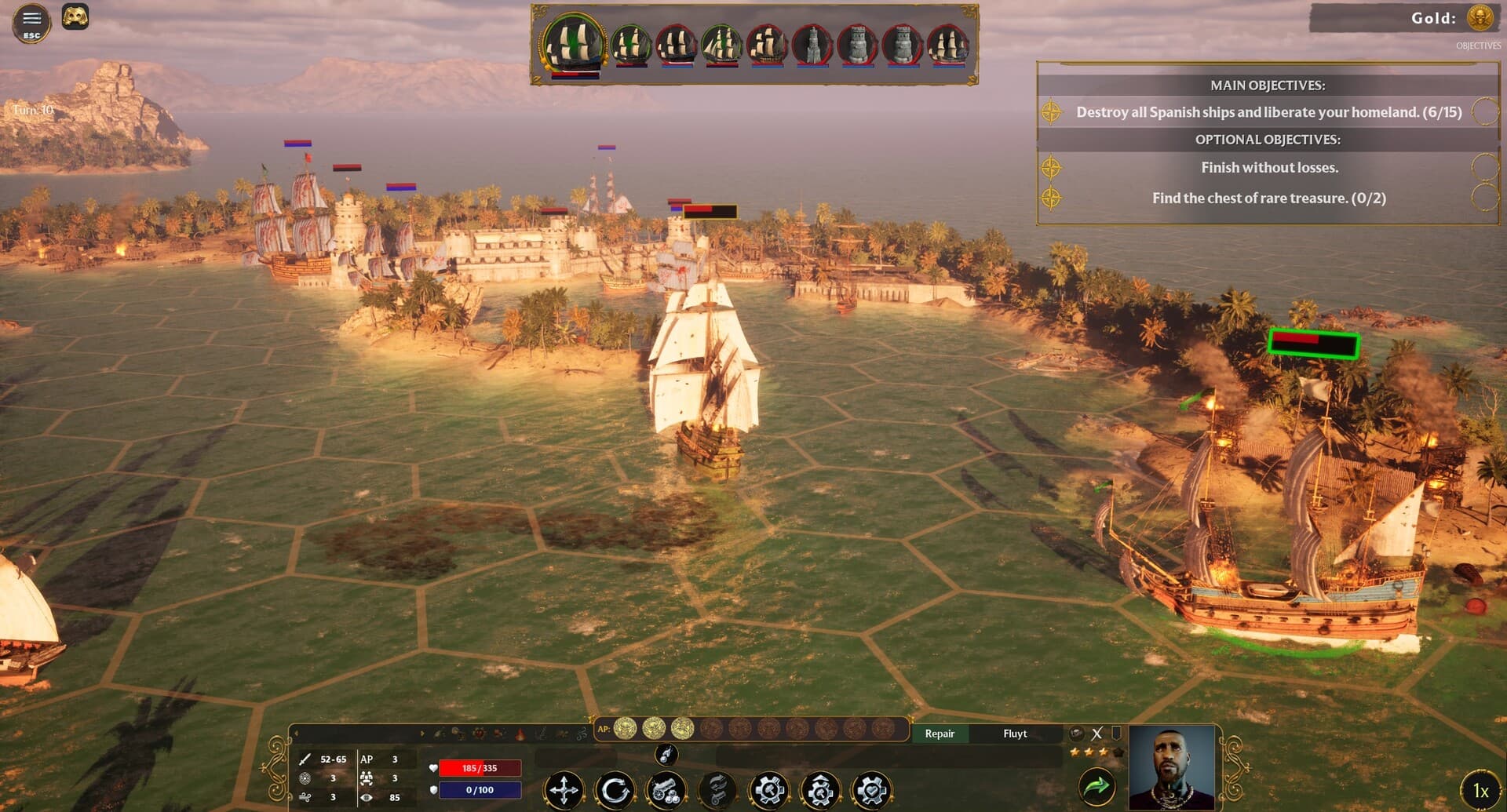1507x812 pixels.
Task: Select the Repair tab
Action: 940,734
